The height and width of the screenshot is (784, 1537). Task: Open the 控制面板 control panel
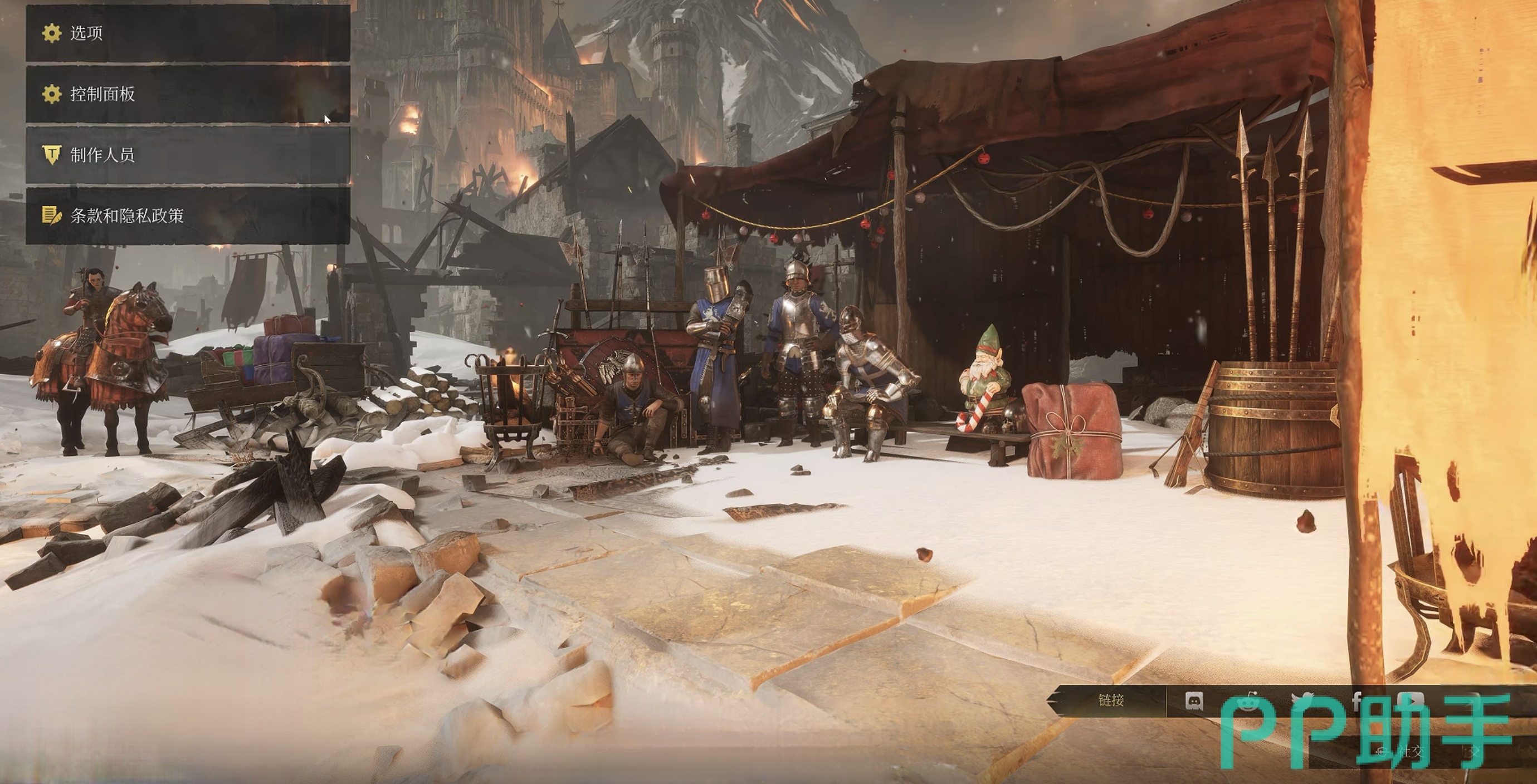187,94
